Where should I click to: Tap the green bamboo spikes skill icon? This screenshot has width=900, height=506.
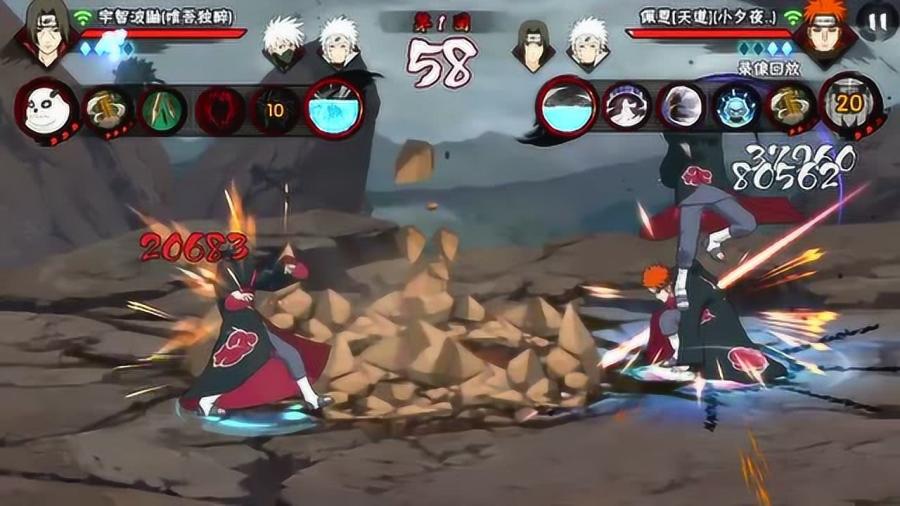click(x=161, y=108)
